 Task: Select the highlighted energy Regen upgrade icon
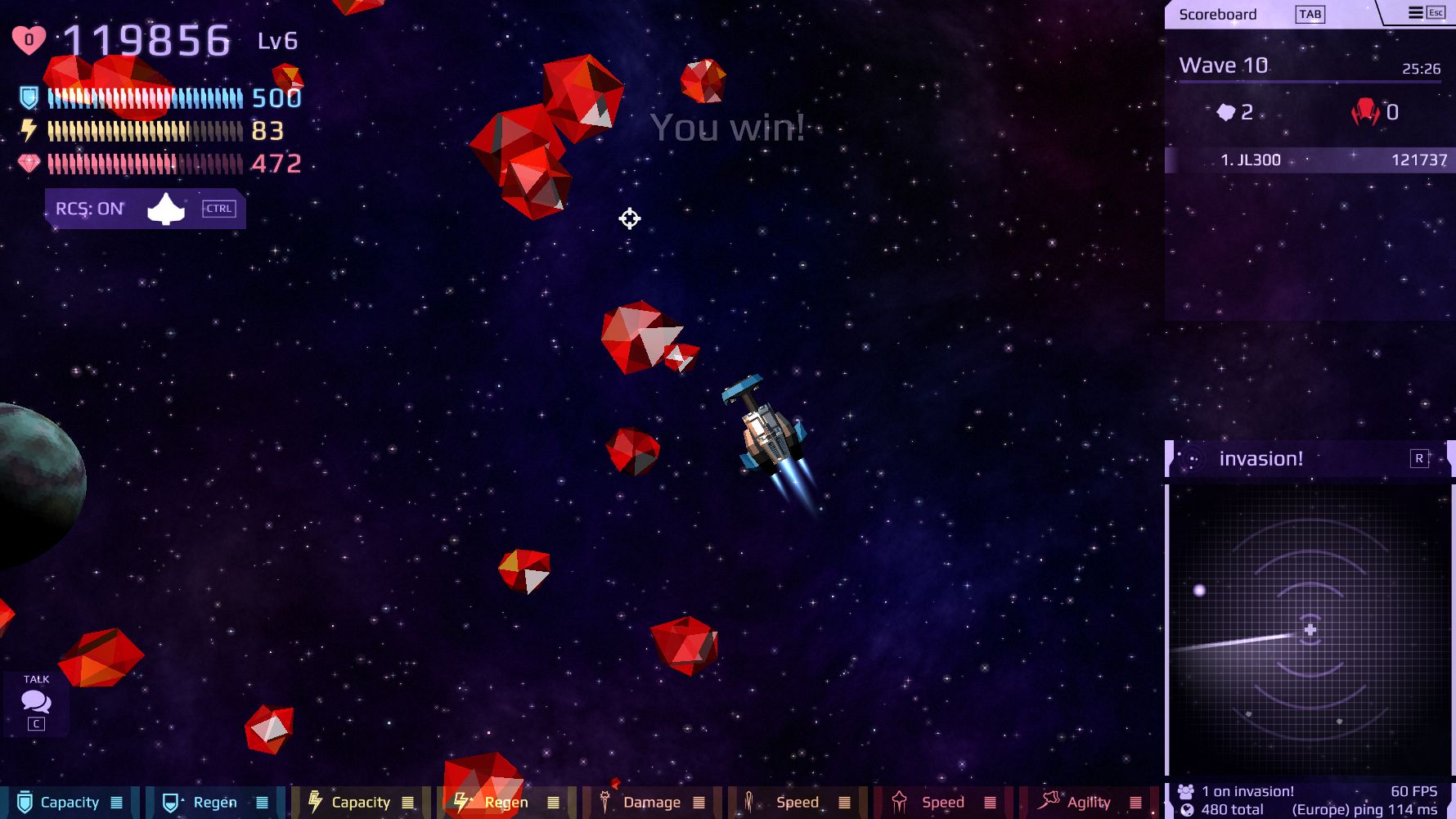[x=461, y=802]
